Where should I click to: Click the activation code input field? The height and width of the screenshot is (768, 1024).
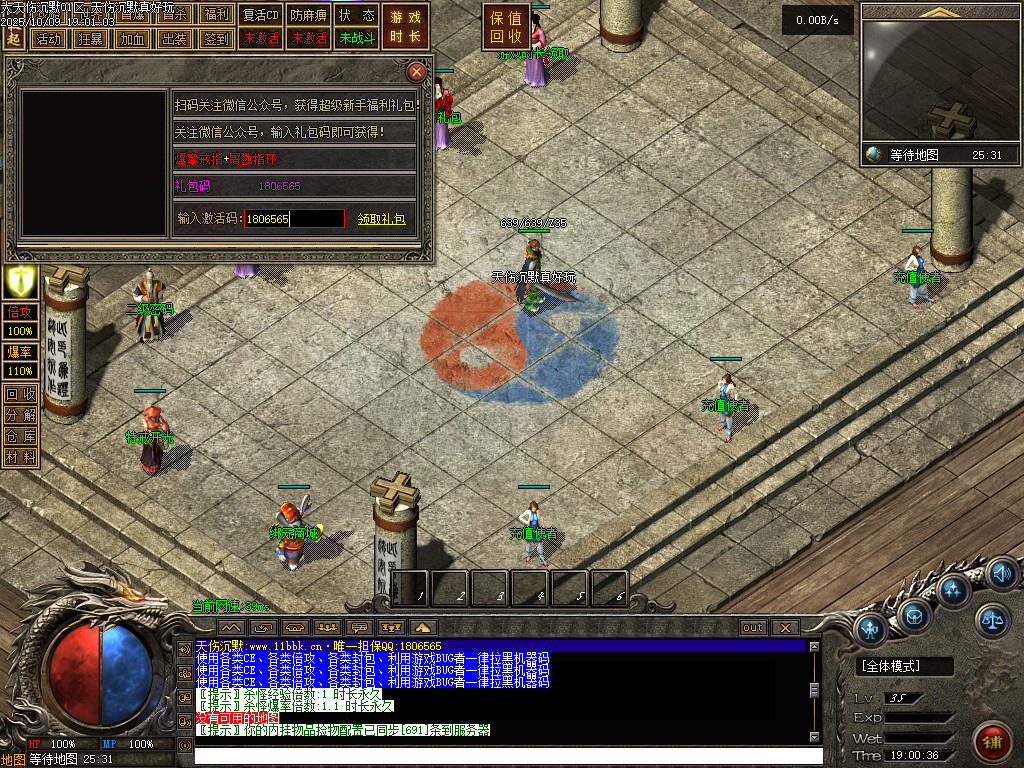295,218
